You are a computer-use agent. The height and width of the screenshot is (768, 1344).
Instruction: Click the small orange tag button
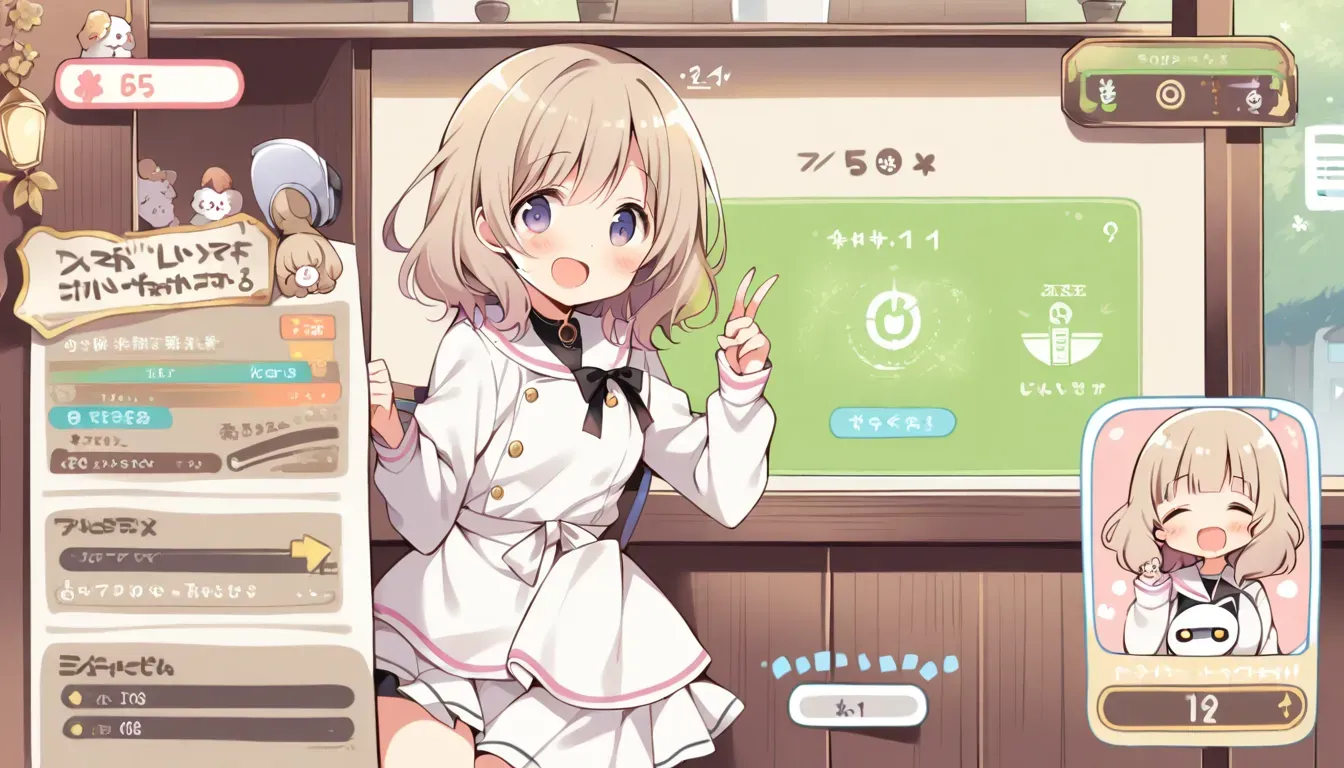308,326
